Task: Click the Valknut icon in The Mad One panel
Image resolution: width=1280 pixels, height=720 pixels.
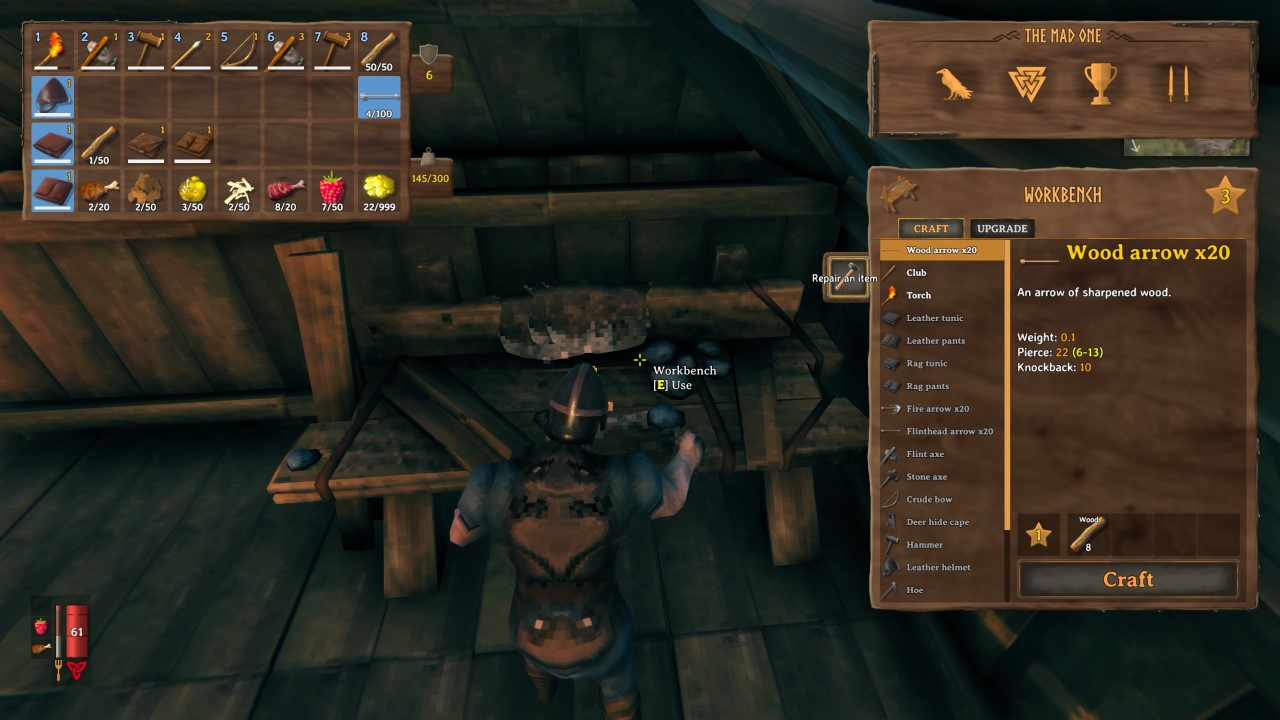Action: (1028, 85)
